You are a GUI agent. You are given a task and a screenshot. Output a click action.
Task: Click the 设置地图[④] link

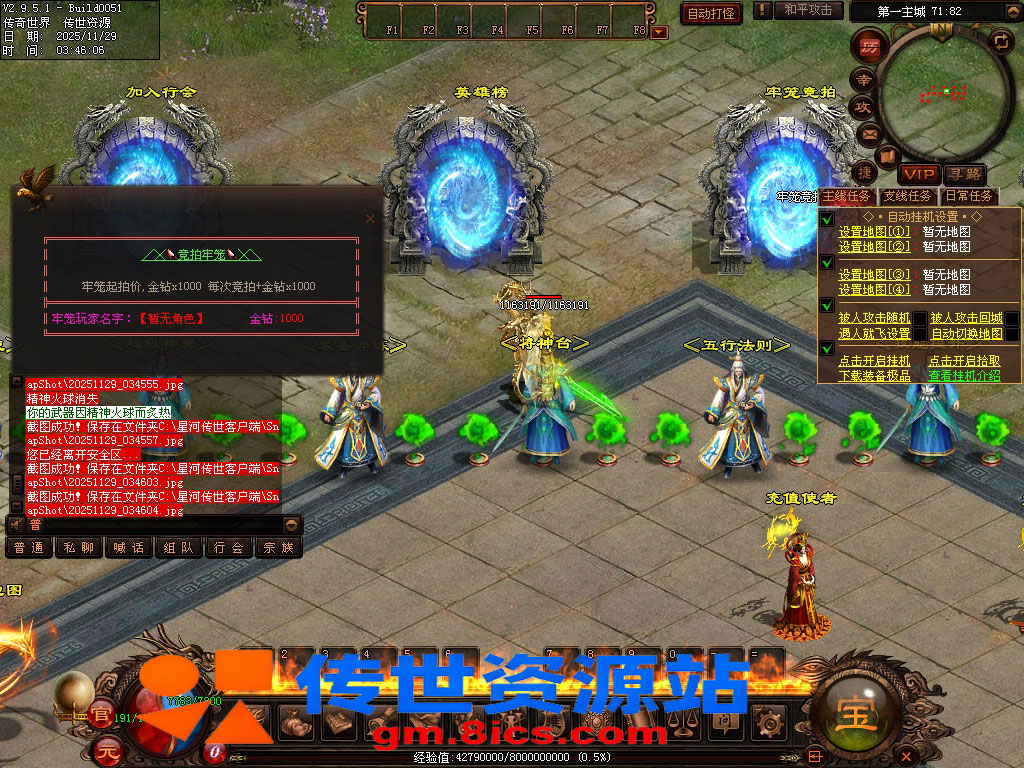874,290
